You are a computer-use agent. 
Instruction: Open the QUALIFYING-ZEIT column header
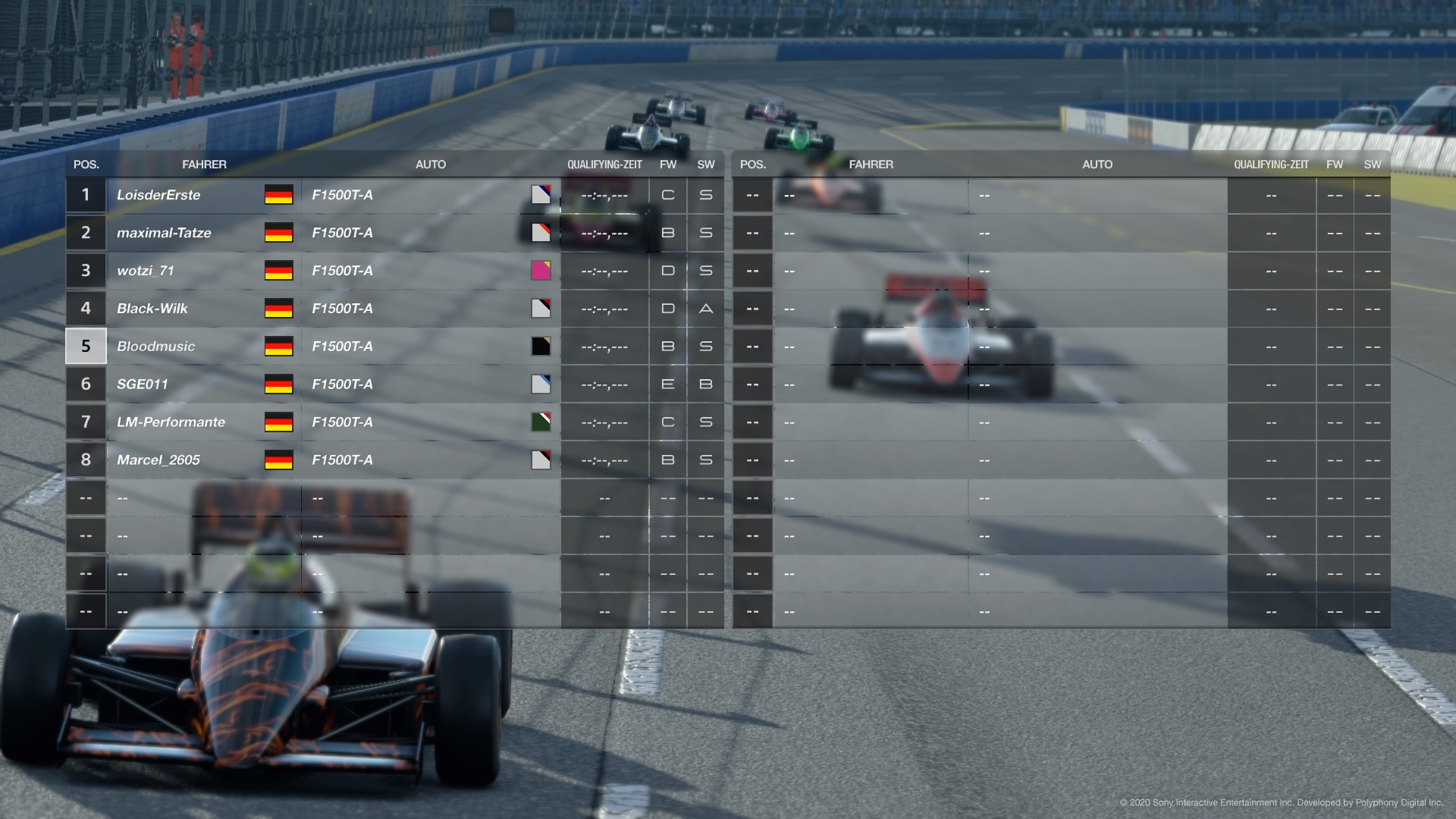[604, 164]
